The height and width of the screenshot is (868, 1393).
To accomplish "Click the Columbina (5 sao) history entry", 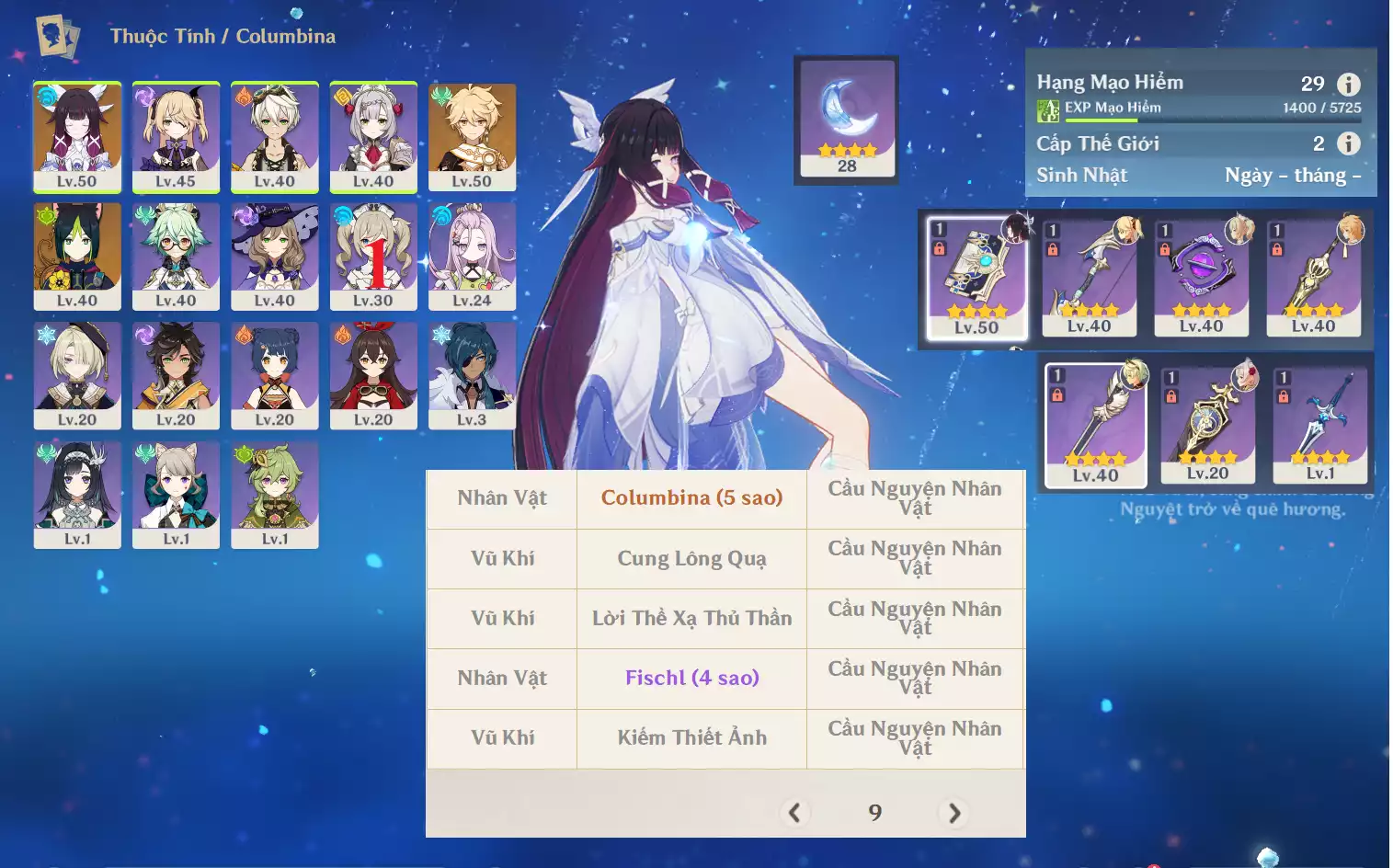I will pyautogui.click(x=691, y=498).
